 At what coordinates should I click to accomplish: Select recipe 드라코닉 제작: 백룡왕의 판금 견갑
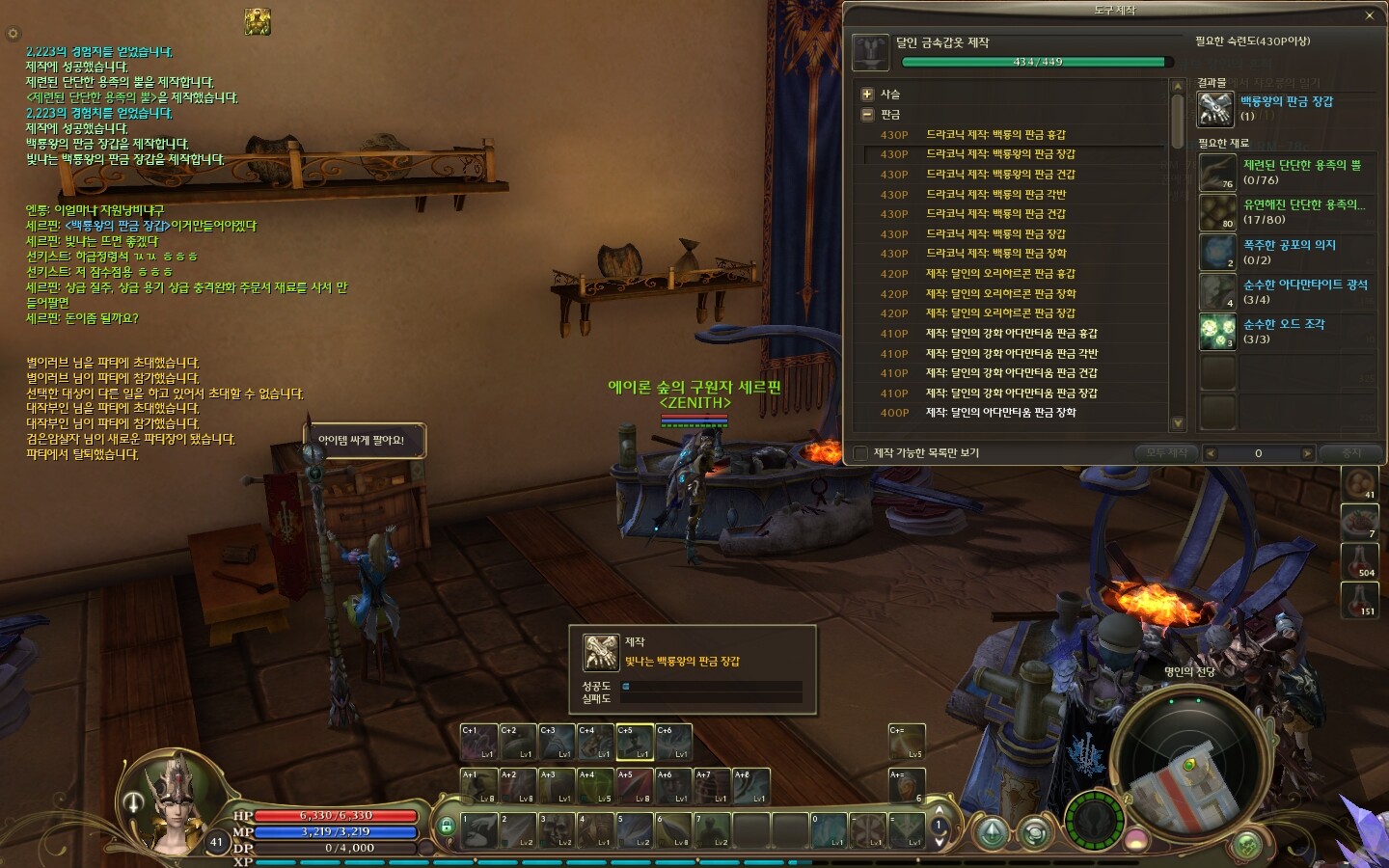tap(1000, 175)
